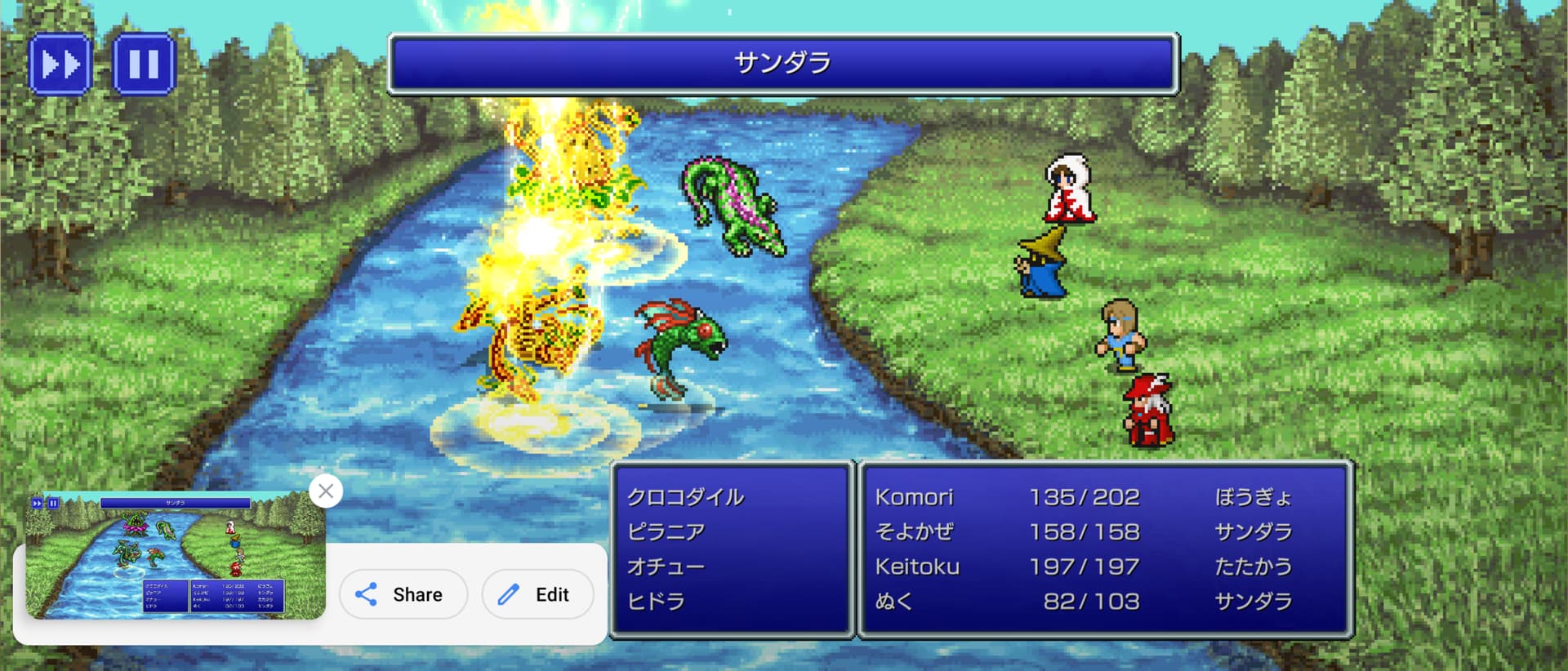Share the captured screenshot

click(403, 594)
